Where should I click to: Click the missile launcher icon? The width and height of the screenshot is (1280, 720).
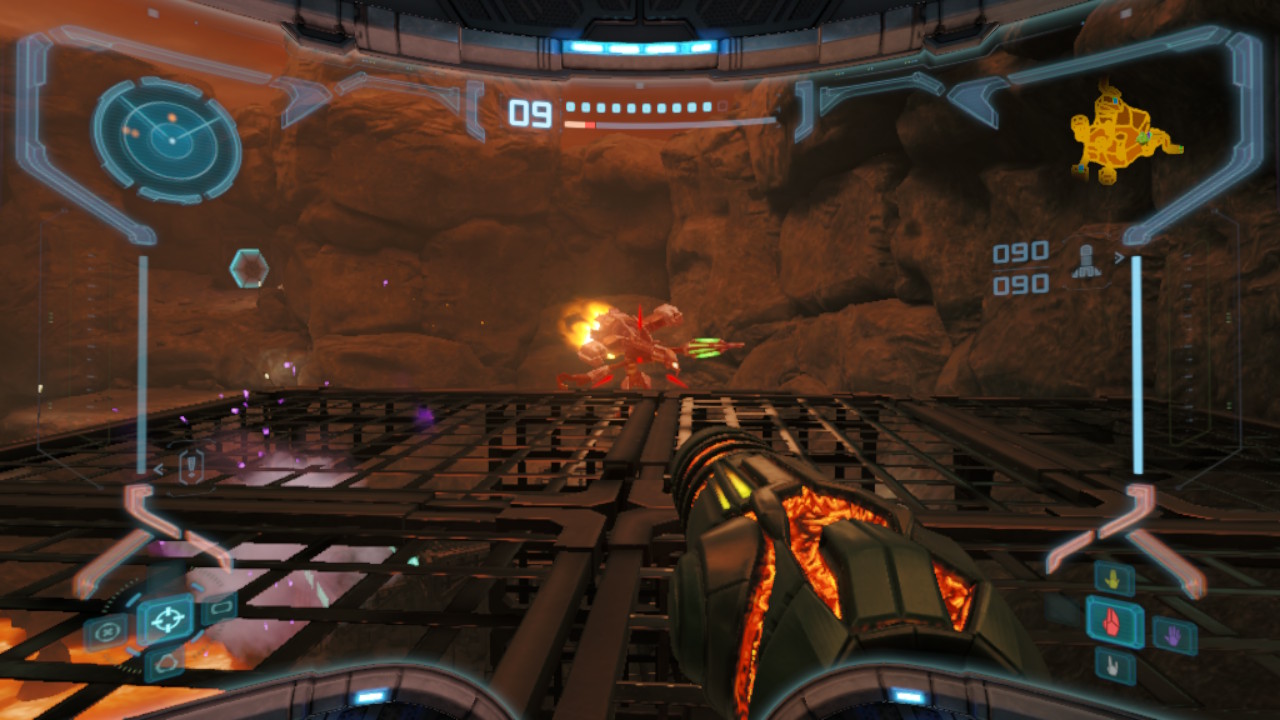click(x=1086, y=262)
